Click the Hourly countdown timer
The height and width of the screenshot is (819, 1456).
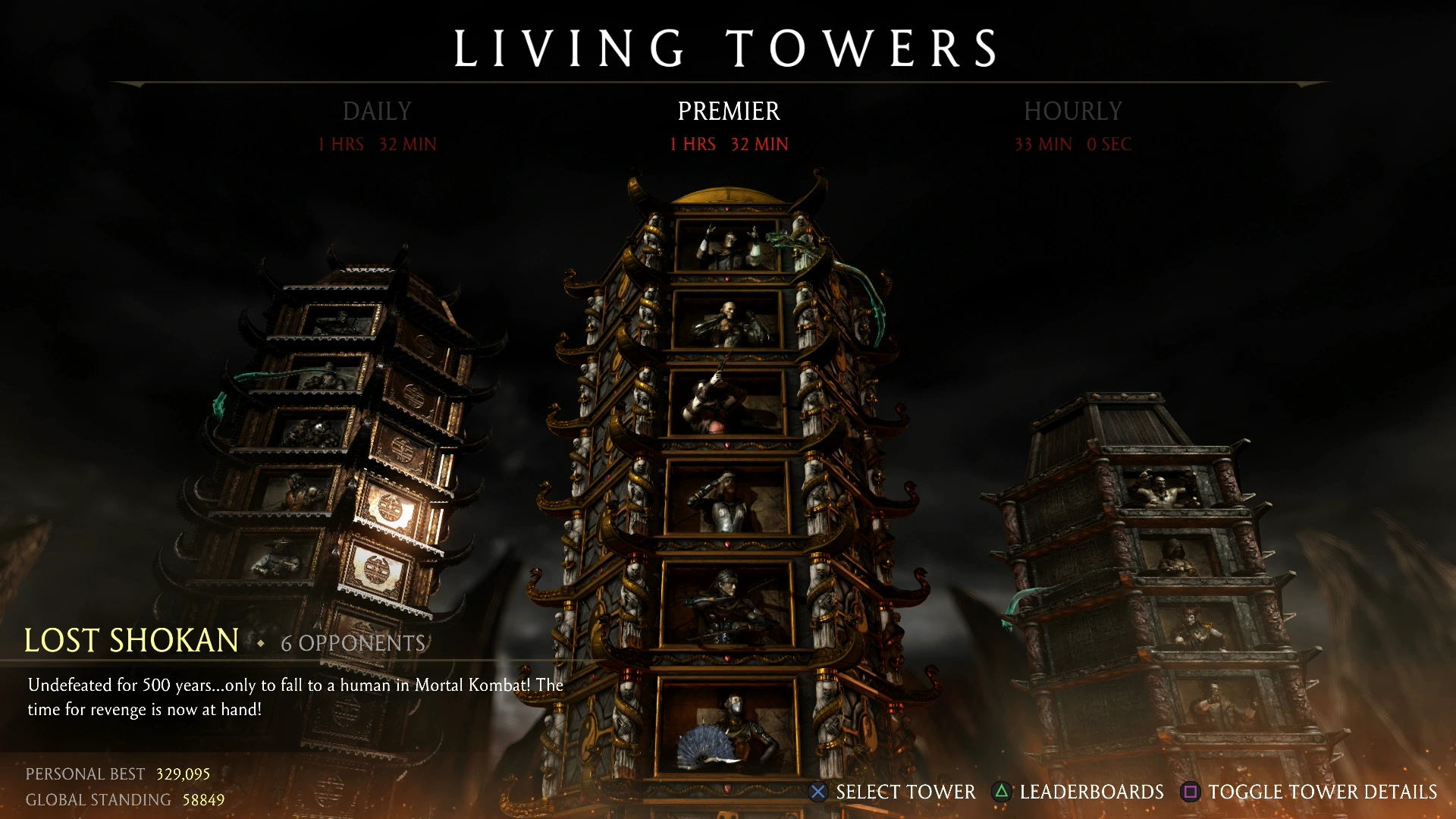(x=1072, y=144)
